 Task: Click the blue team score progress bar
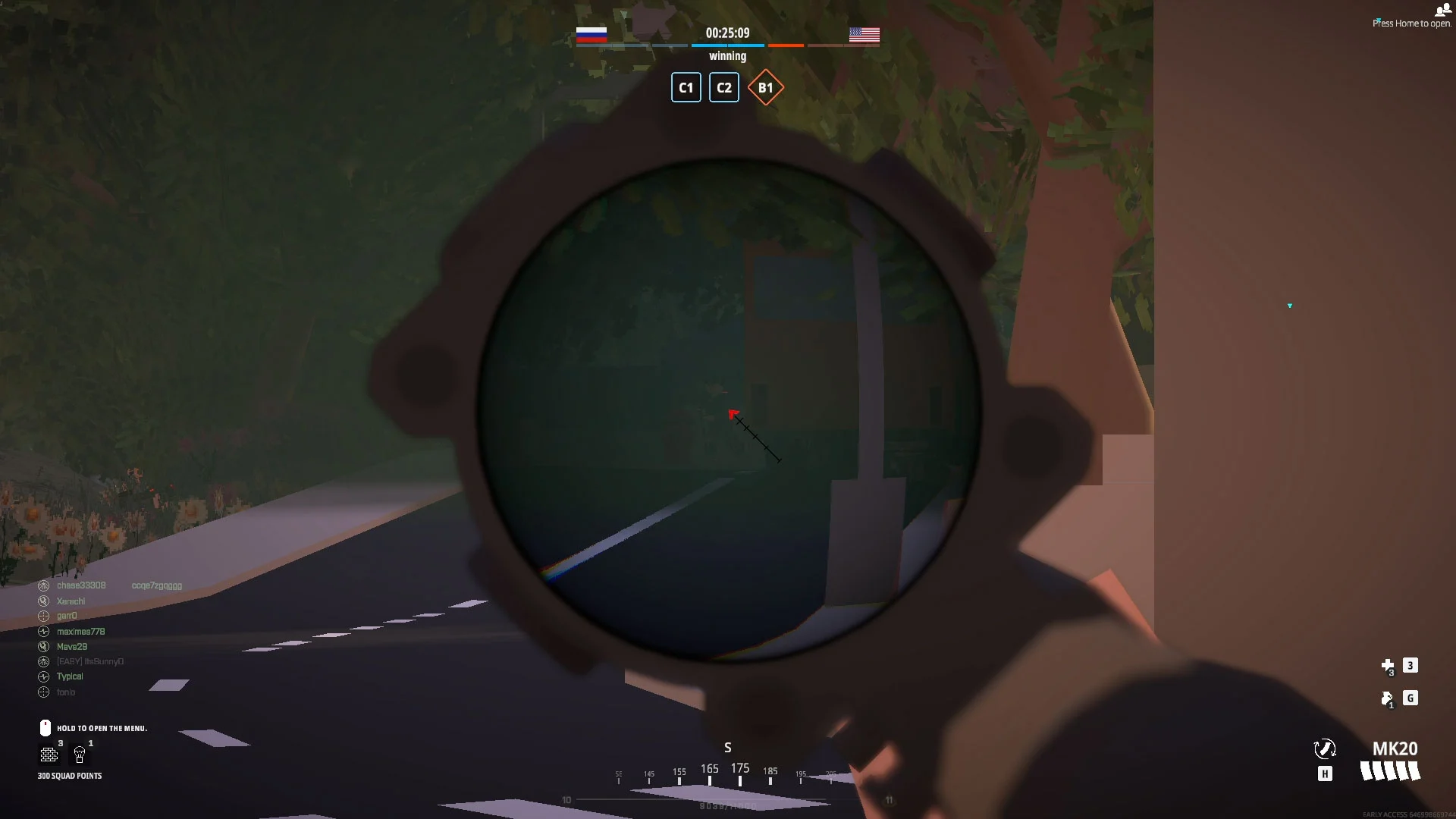[727, 45]
